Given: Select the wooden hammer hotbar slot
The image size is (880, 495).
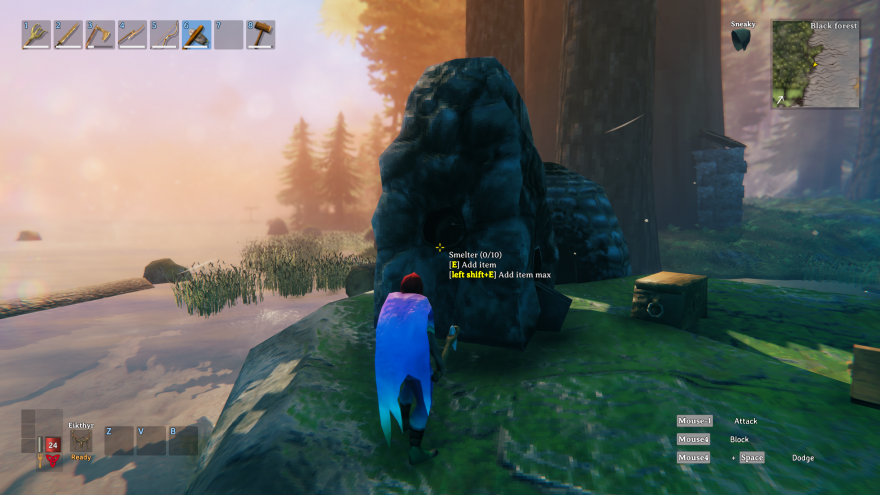Looking at the screenshot, I should [260, 35].
